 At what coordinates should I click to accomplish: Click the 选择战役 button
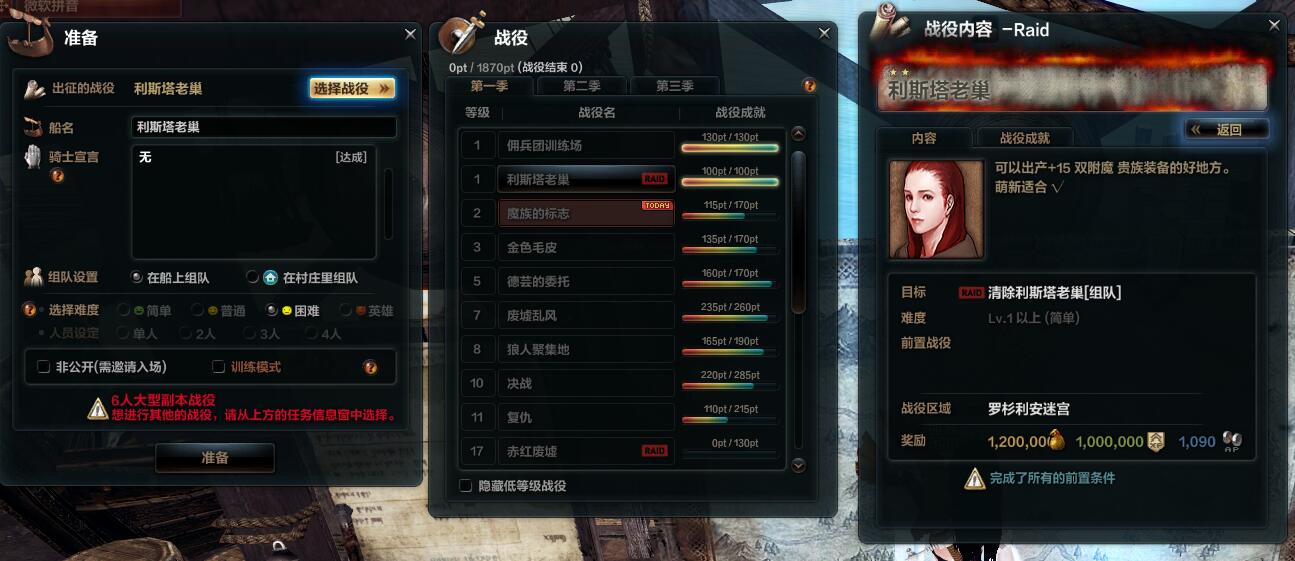[x=352, y=88]
